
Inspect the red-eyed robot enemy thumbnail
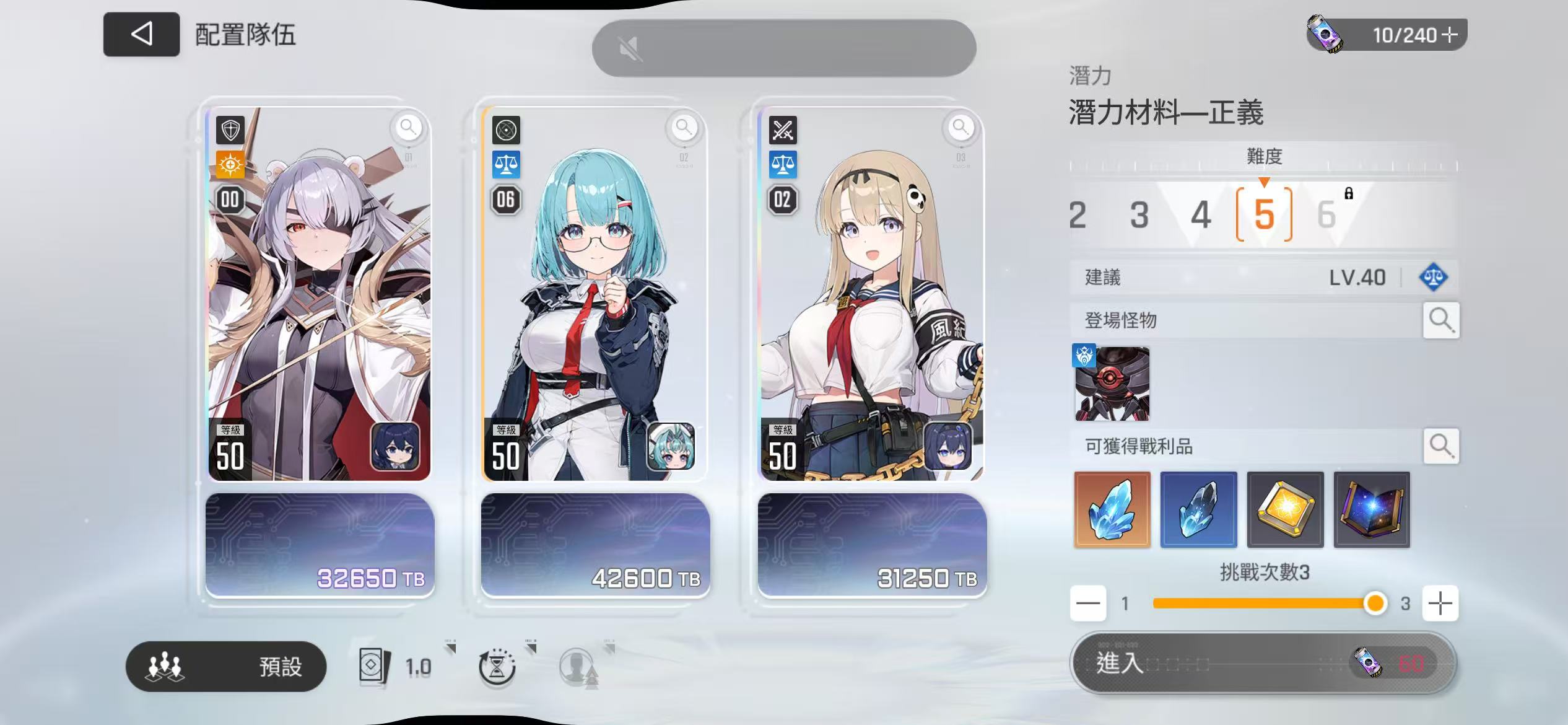1112,384
